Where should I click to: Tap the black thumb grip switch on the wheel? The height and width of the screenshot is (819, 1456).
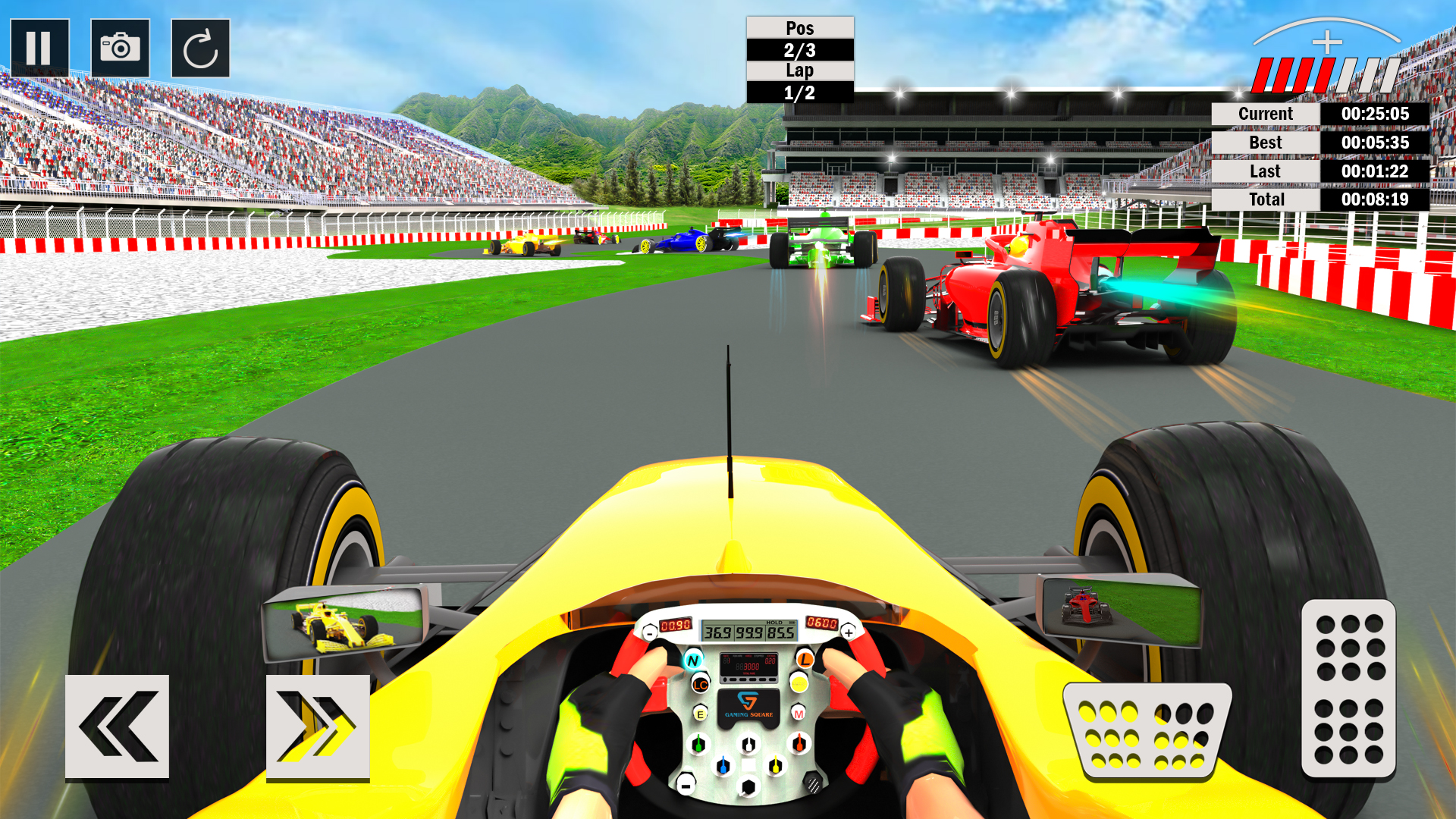813,785
